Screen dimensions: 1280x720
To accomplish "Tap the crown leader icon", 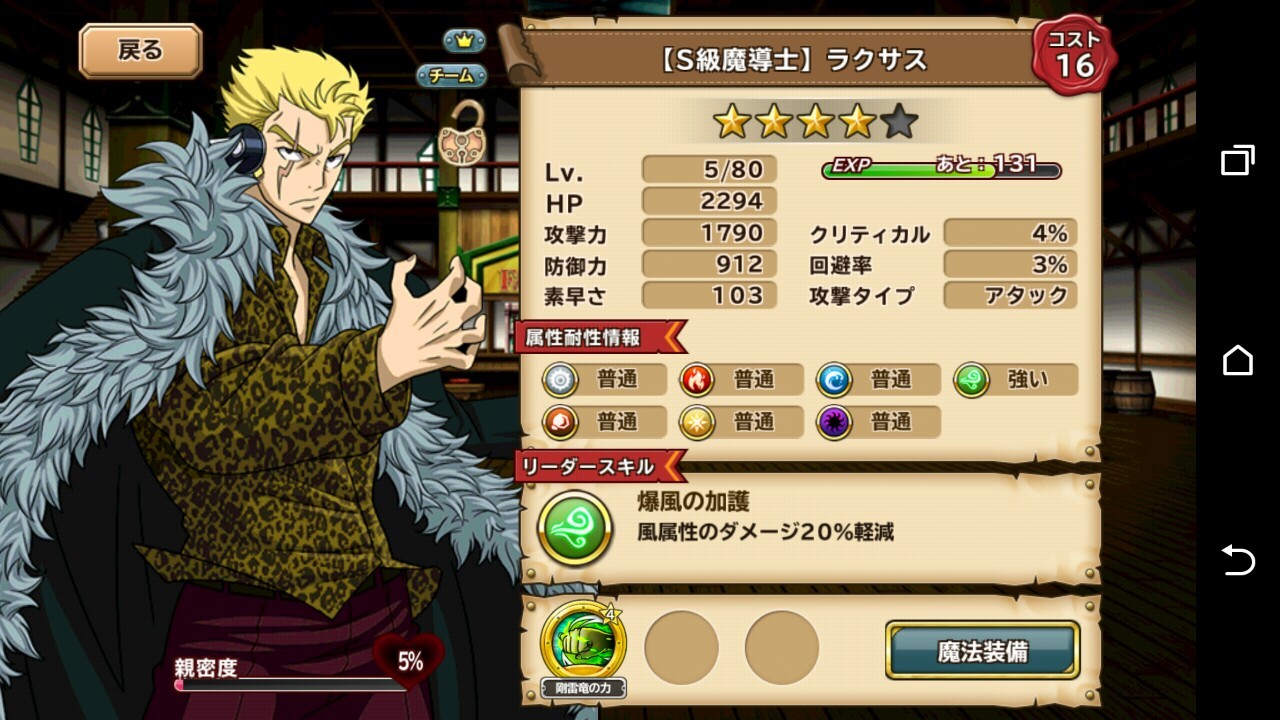I will (x=464, y=41).
